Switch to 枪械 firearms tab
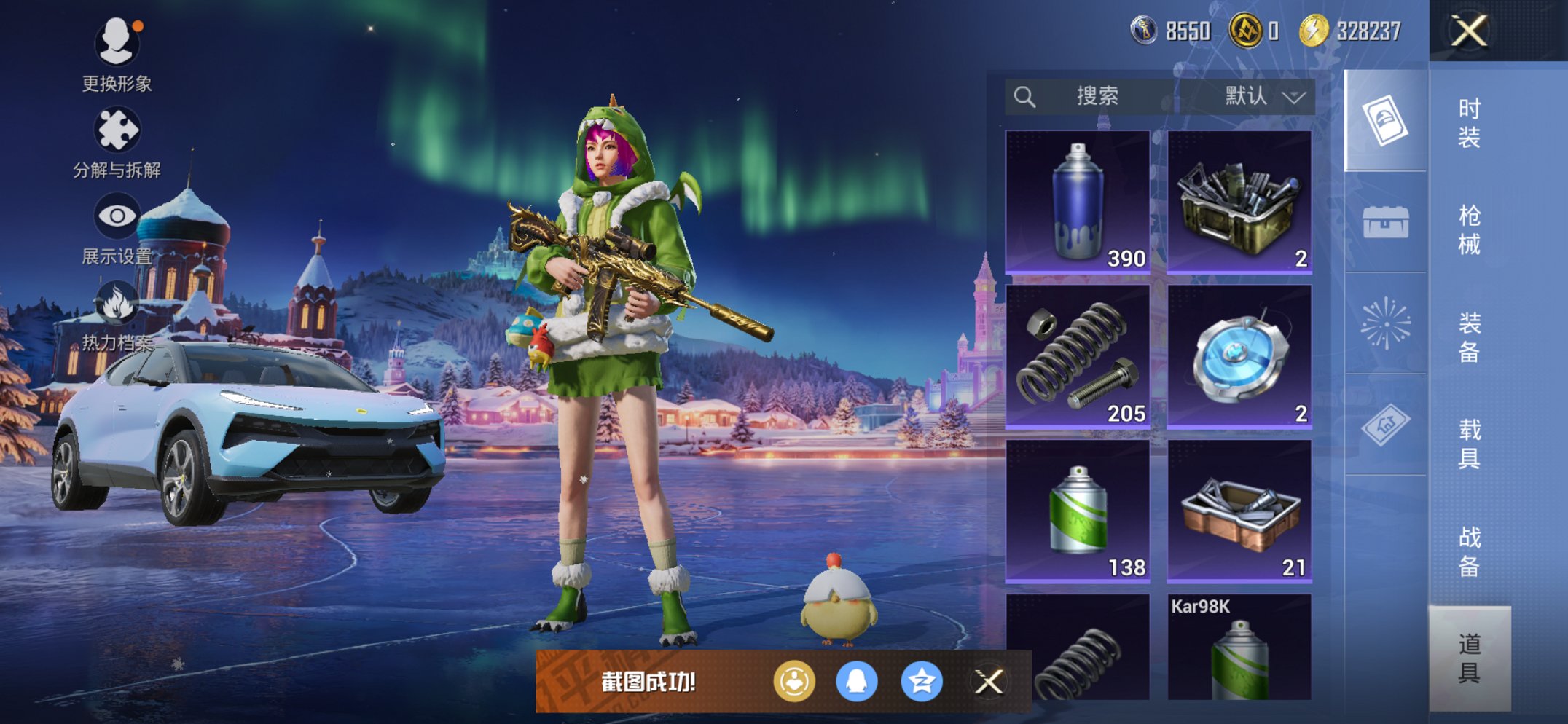This screenshot has height=724, width=1568. [x=1469, y=229]
